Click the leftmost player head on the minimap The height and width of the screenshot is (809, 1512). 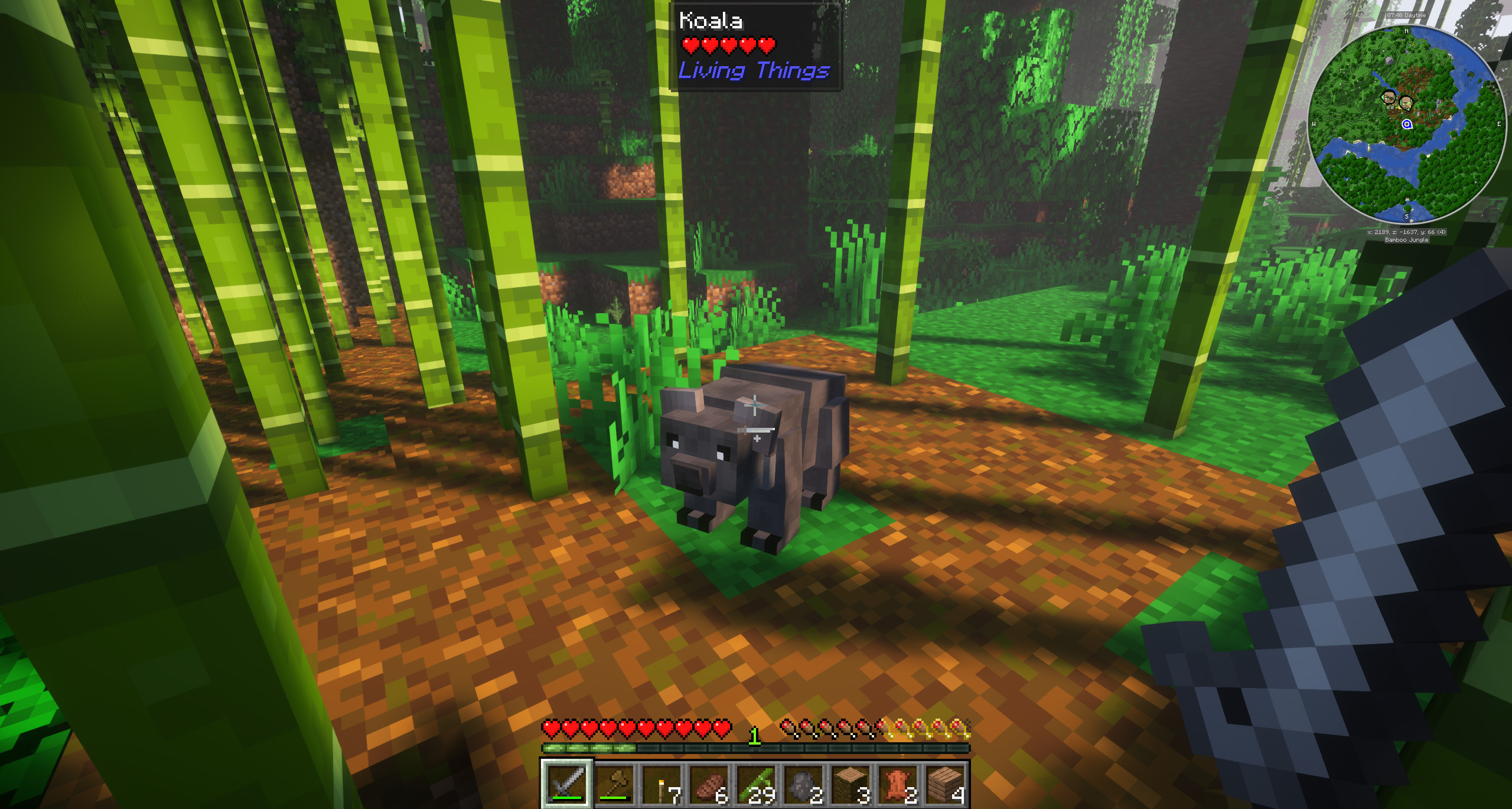(1388, 97)
